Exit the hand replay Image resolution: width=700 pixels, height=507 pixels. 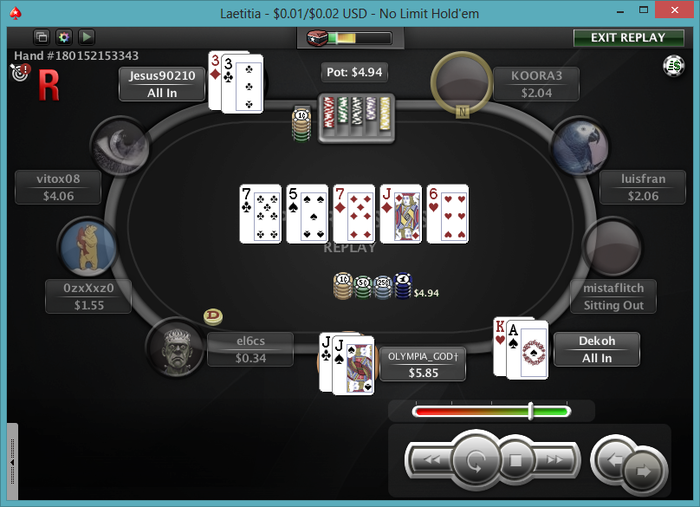tap(628, 37)
